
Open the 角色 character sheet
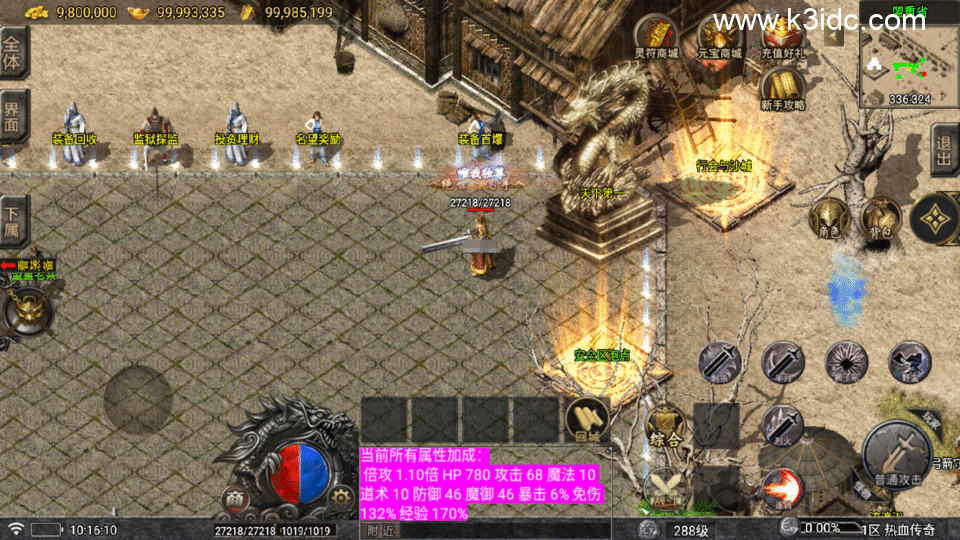tap(828, 217)
